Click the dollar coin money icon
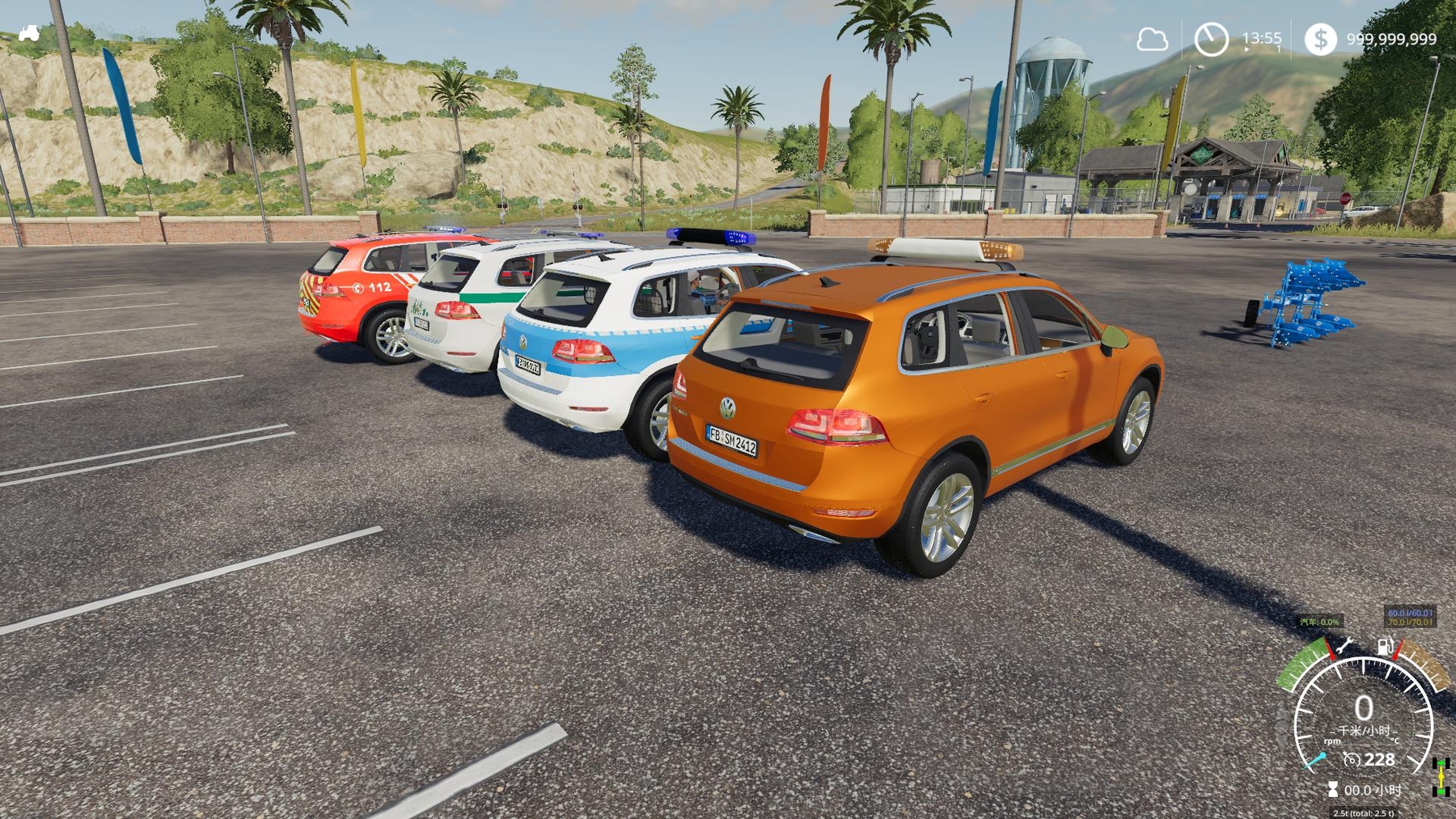The height and width of the screenshot is (819, 1456). (1320, 39)
